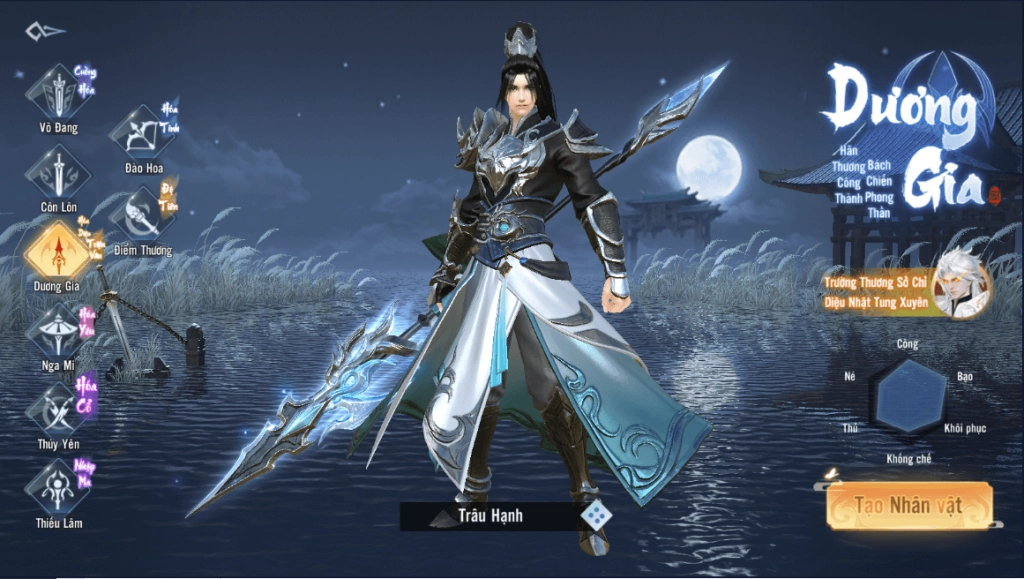This screenshot has height=579, width=1024.
Task: Pick the Điểm Thương faction
Action: pos(142,214)
